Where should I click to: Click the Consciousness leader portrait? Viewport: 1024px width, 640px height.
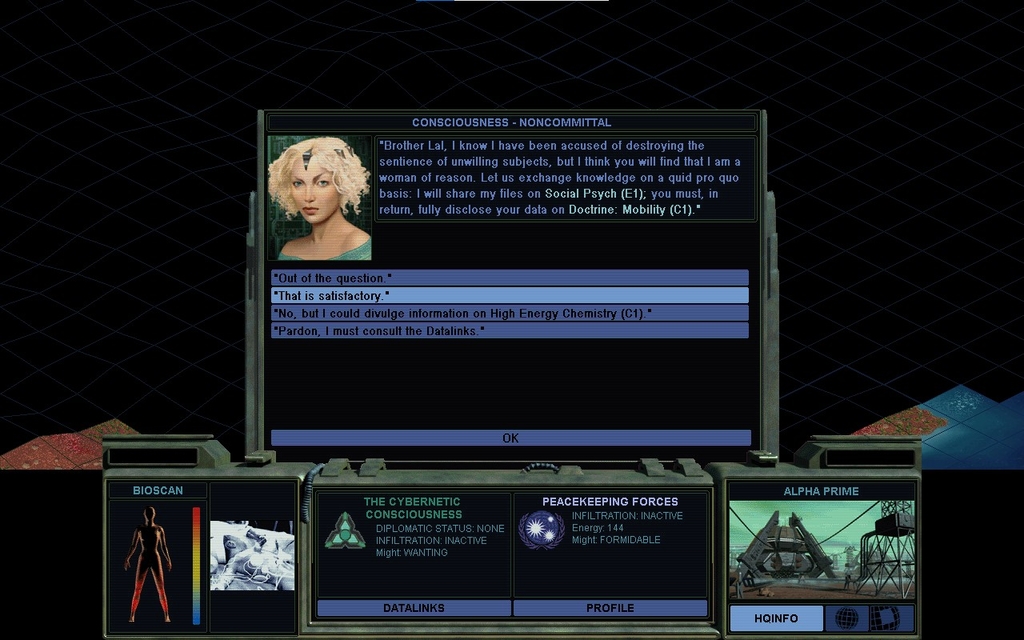[x=319, y=198]
